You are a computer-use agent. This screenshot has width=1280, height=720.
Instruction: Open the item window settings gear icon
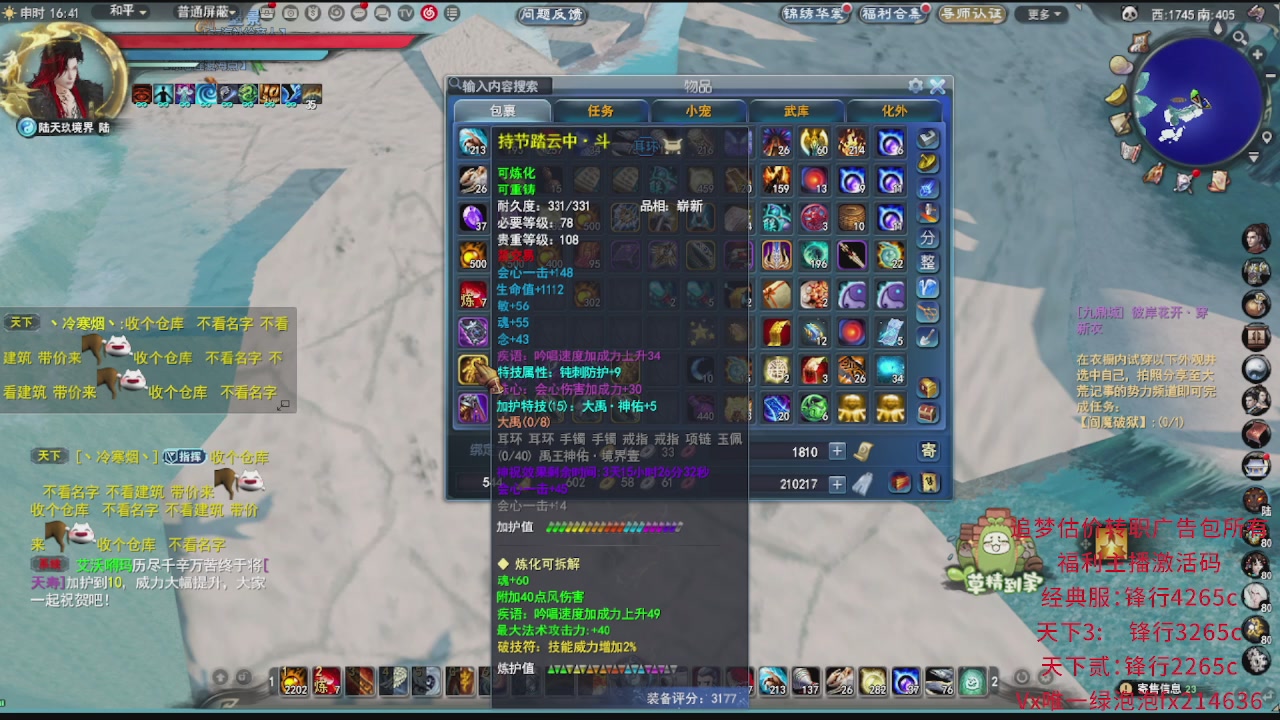tap(914, 85)
